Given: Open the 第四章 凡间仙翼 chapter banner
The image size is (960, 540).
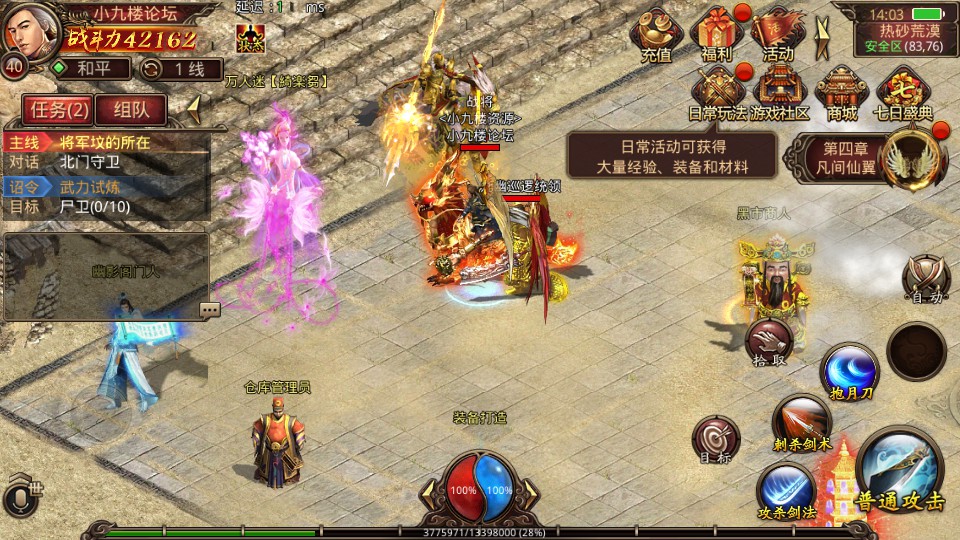Looking at the screenshot, I should tap(868, 155).
